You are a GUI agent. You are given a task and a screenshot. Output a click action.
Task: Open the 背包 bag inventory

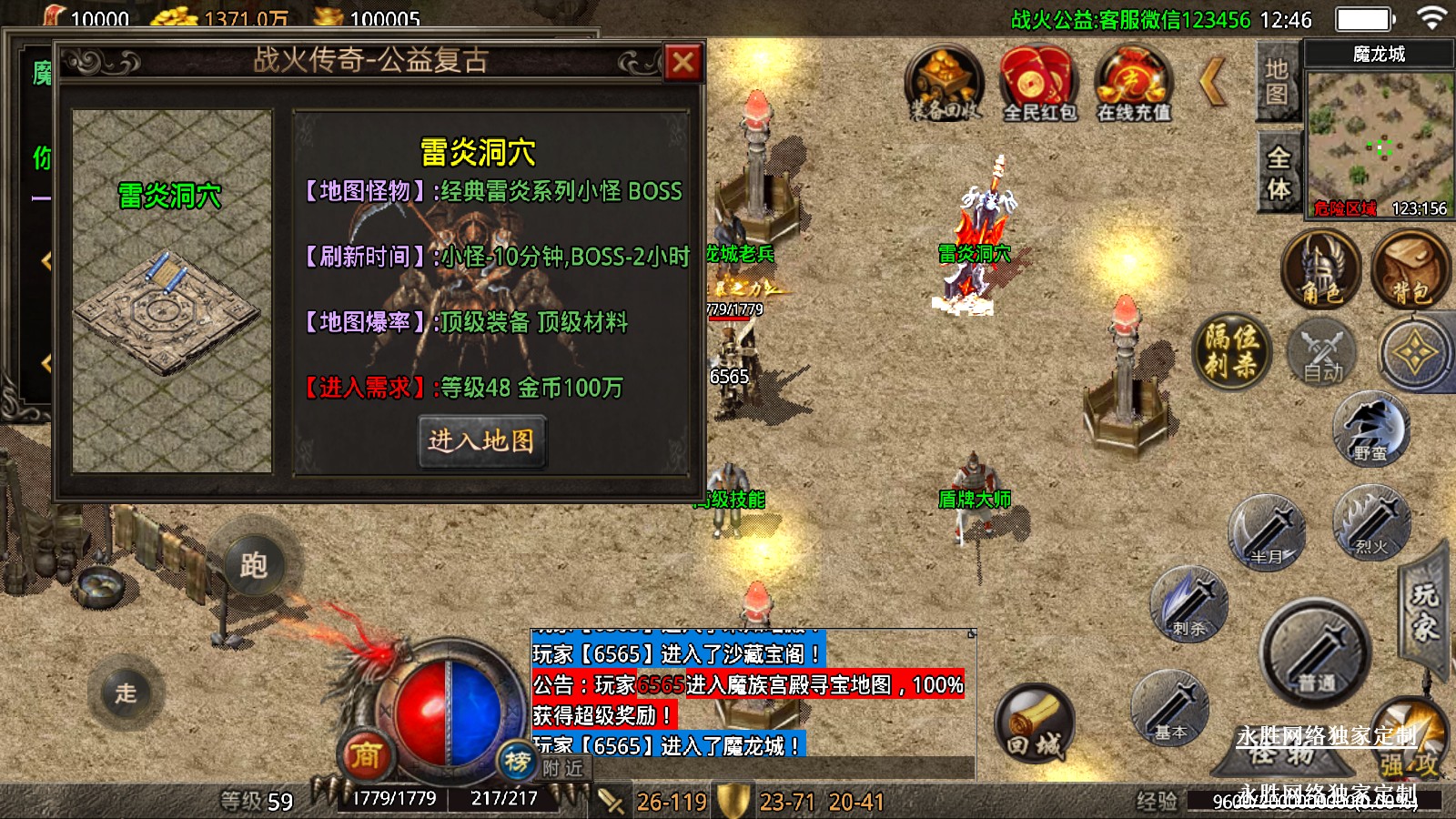point(1410,268)
